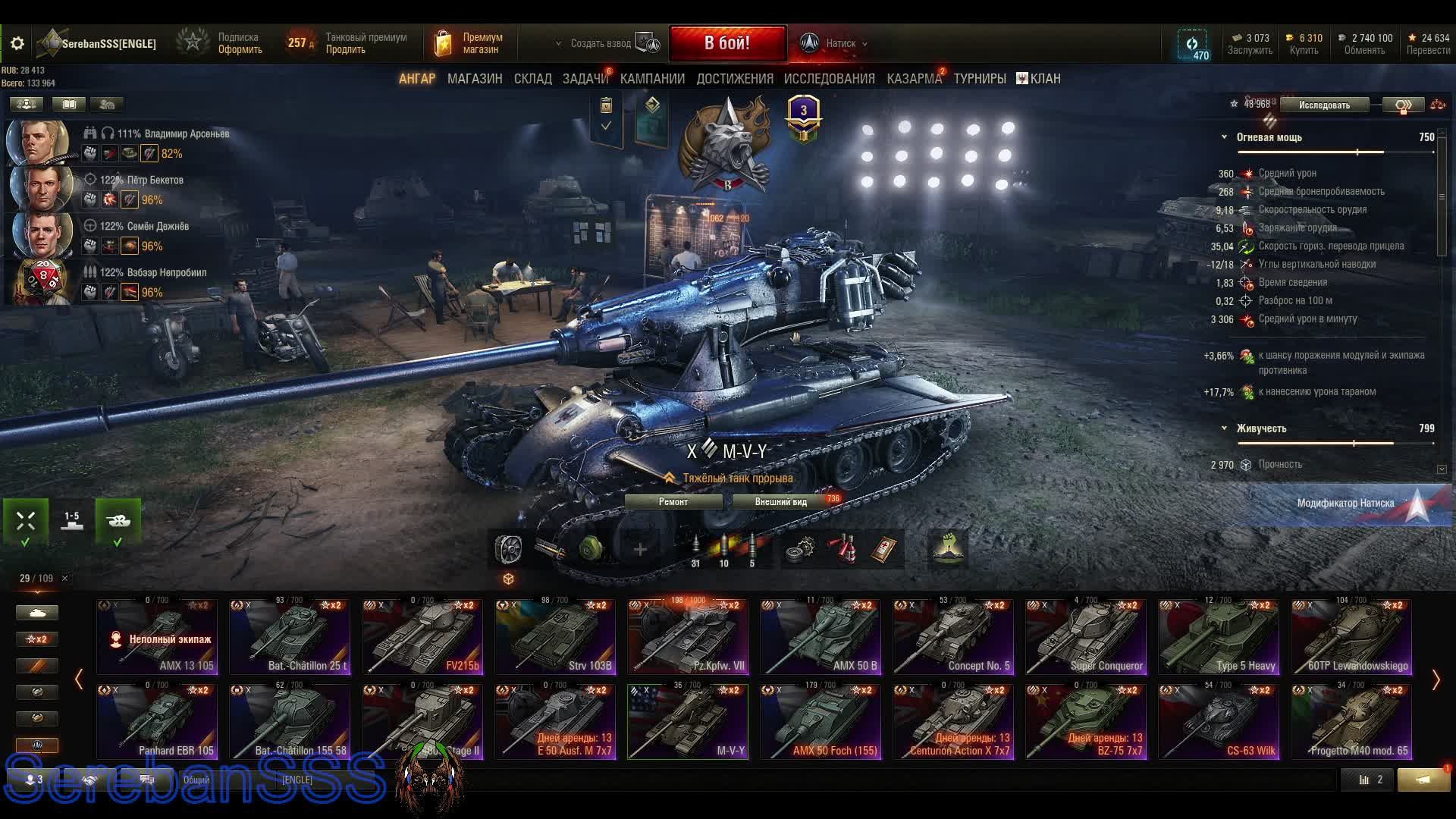The height and width of the screenshot is (819, 1456).
Task: Show the ТУРНИРЫ tab
Action: [979, 79]
